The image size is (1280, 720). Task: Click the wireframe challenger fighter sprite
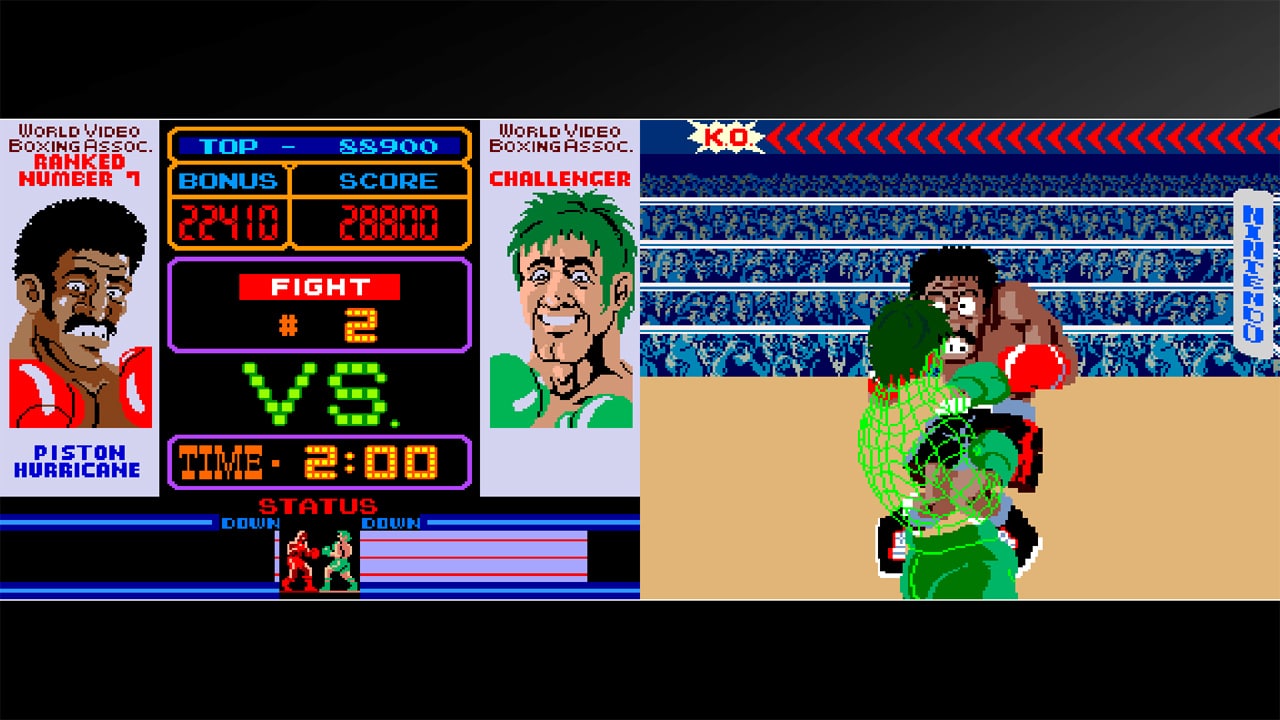tap(920, 450)
